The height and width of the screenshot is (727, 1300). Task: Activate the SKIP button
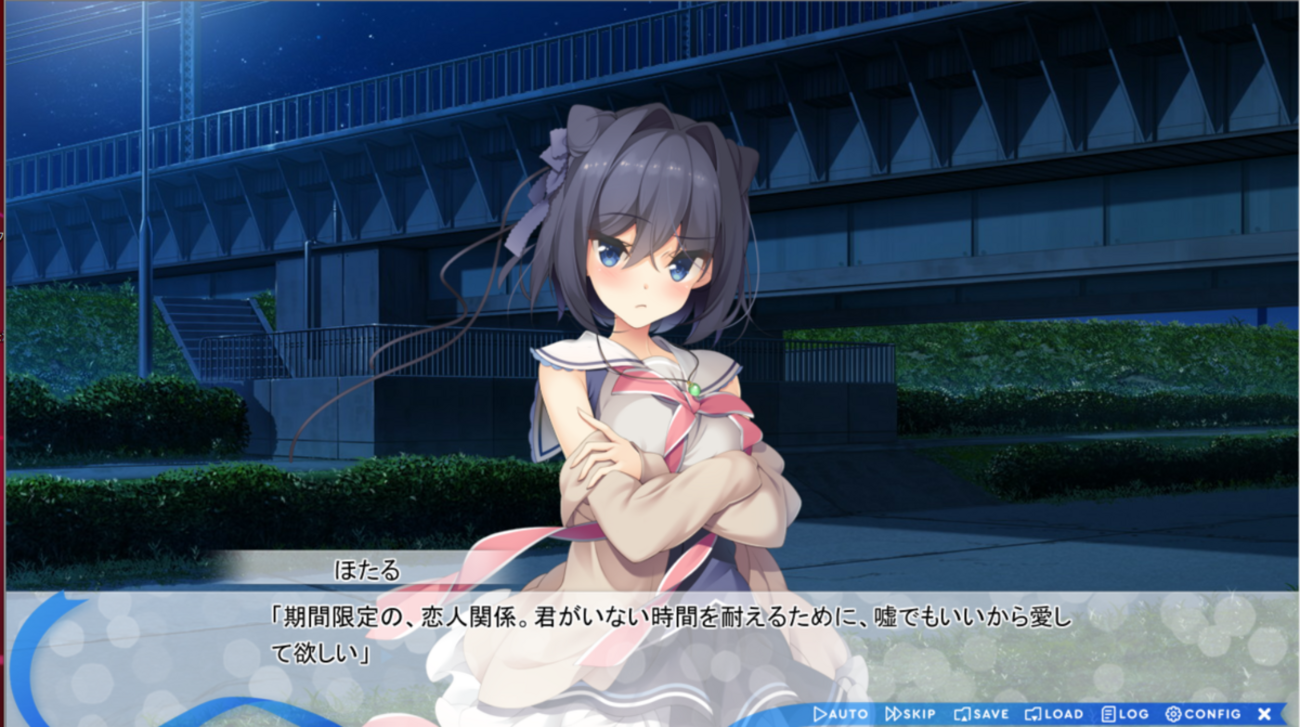coord(911,714)
